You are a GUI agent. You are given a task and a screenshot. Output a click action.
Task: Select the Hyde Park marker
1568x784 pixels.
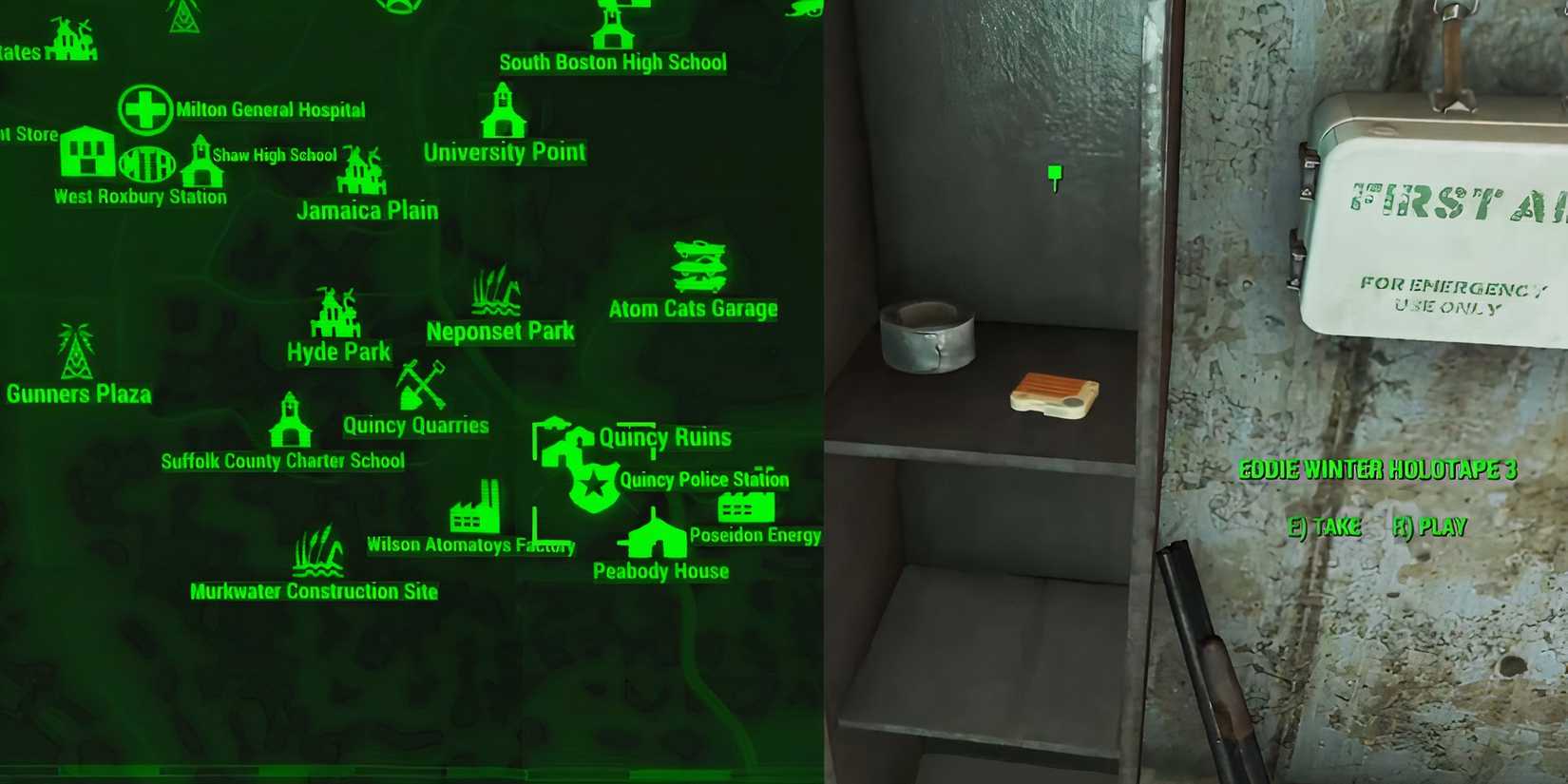click(335, 314)
